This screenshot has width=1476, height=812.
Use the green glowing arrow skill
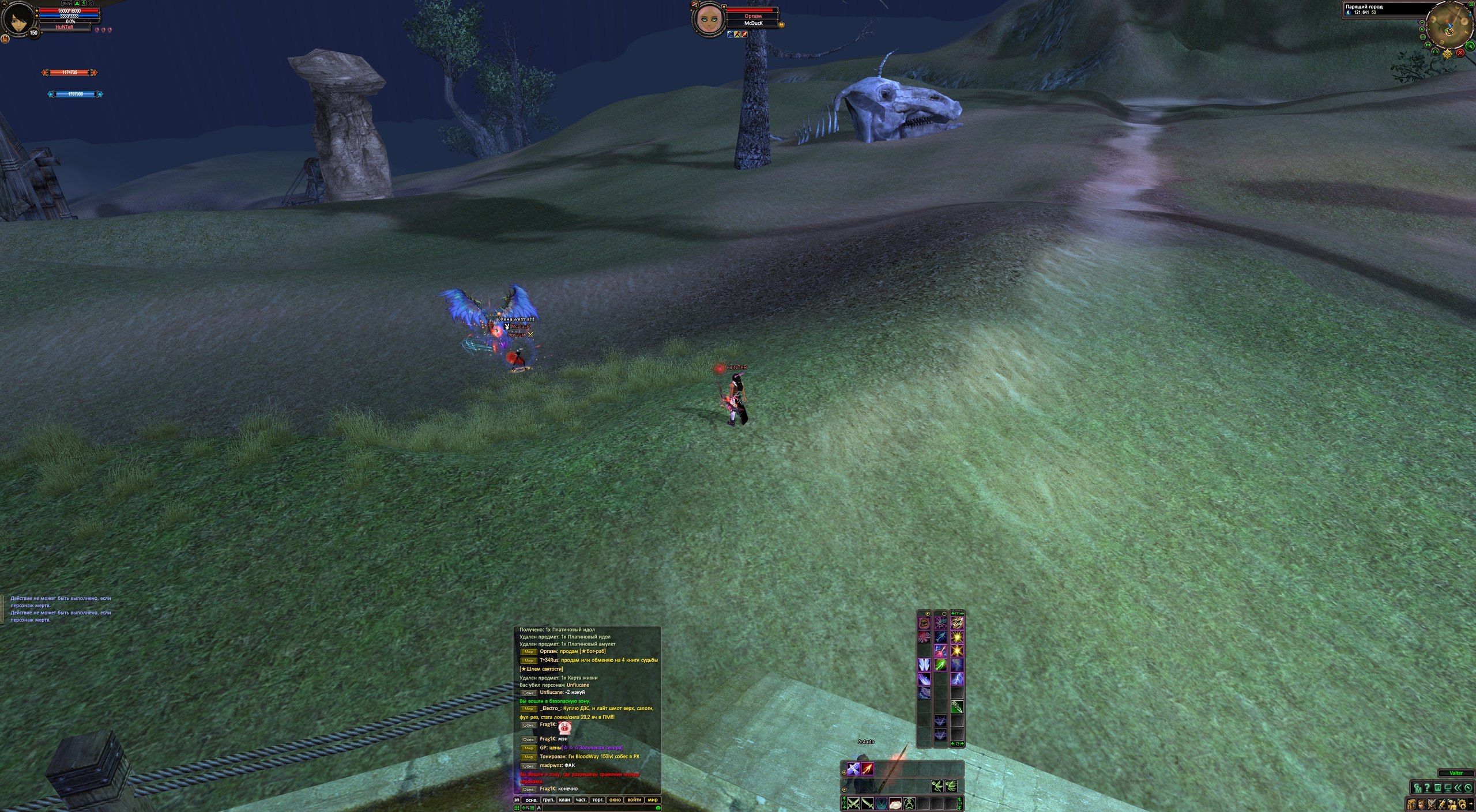[x=940, y=665]
